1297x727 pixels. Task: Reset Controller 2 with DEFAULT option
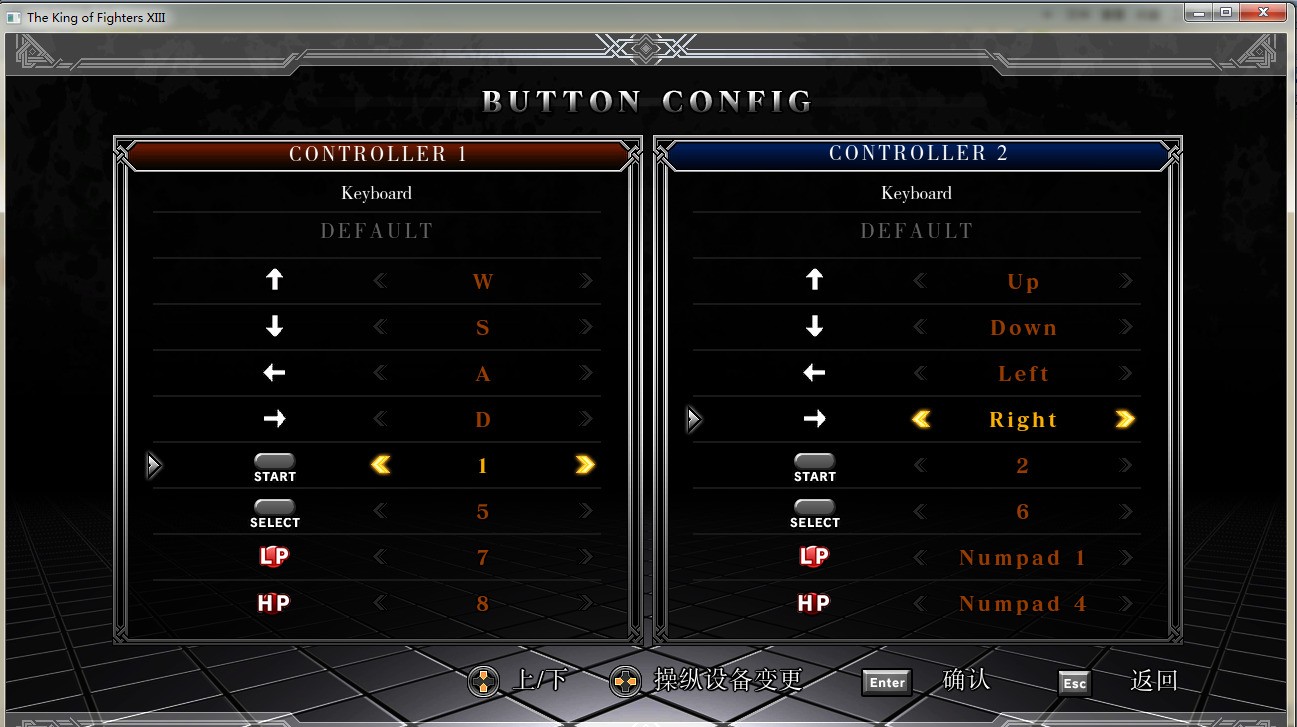tap(917, 231)
